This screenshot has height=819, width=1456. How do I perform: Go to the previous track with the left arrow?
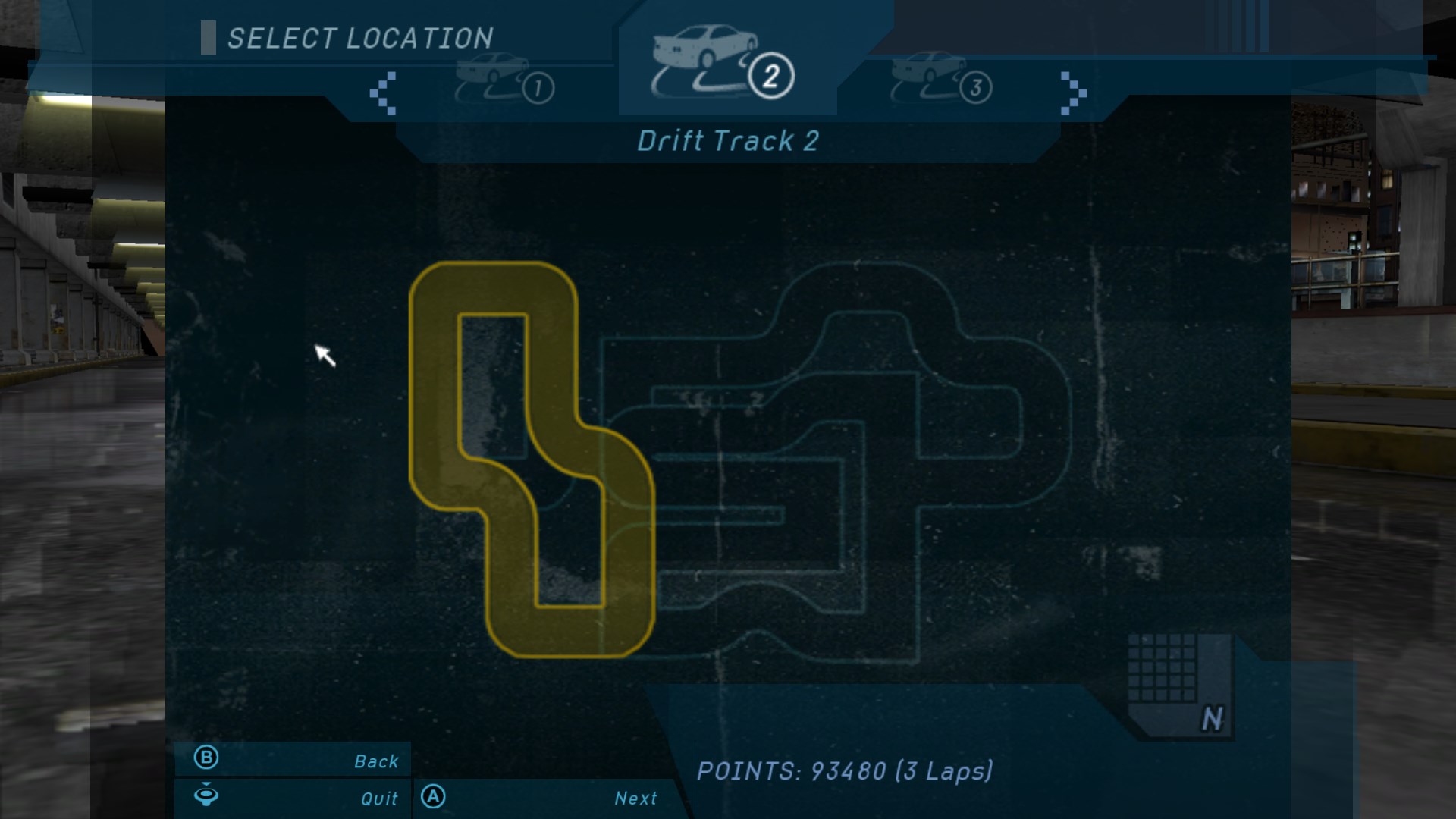pyautogui.click(x=383, y=93)
